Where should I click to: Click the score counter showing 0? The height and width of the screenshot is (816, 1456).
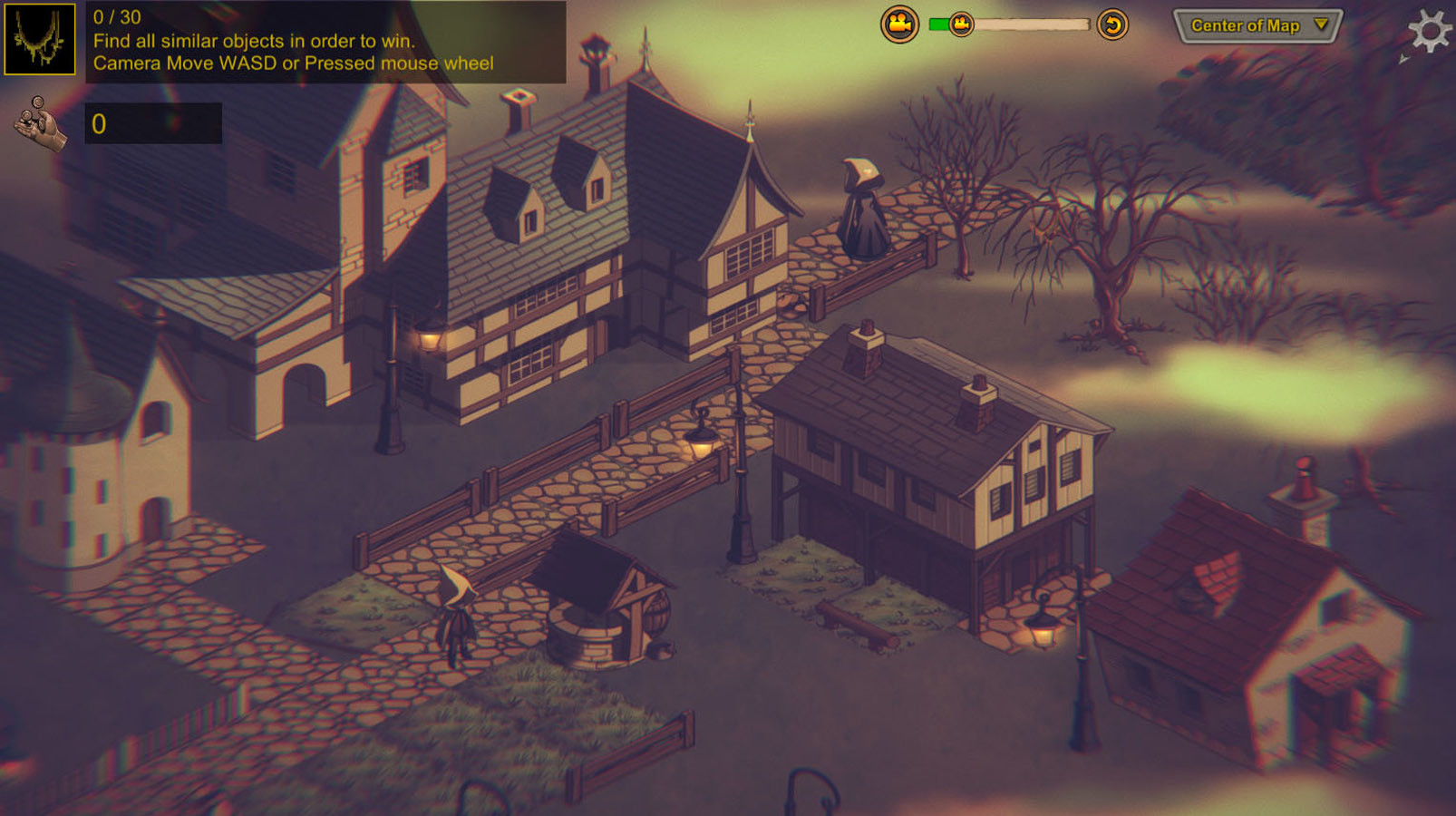pyautogui.click(x=154, y=122)
